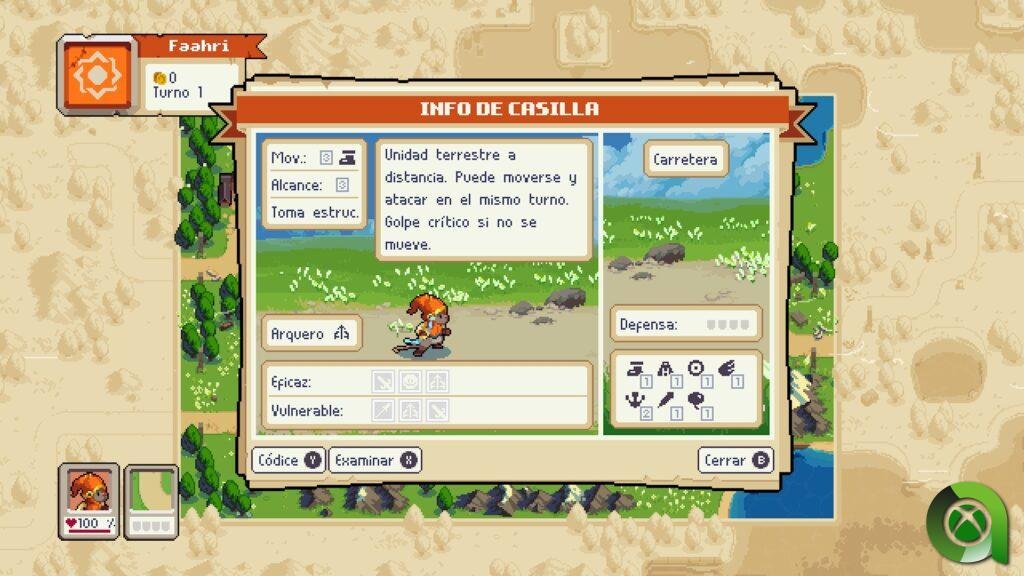This screenshot has height=576, width=1024.
Task: Close the info panel with Cerrar
Action: point(736,460)
